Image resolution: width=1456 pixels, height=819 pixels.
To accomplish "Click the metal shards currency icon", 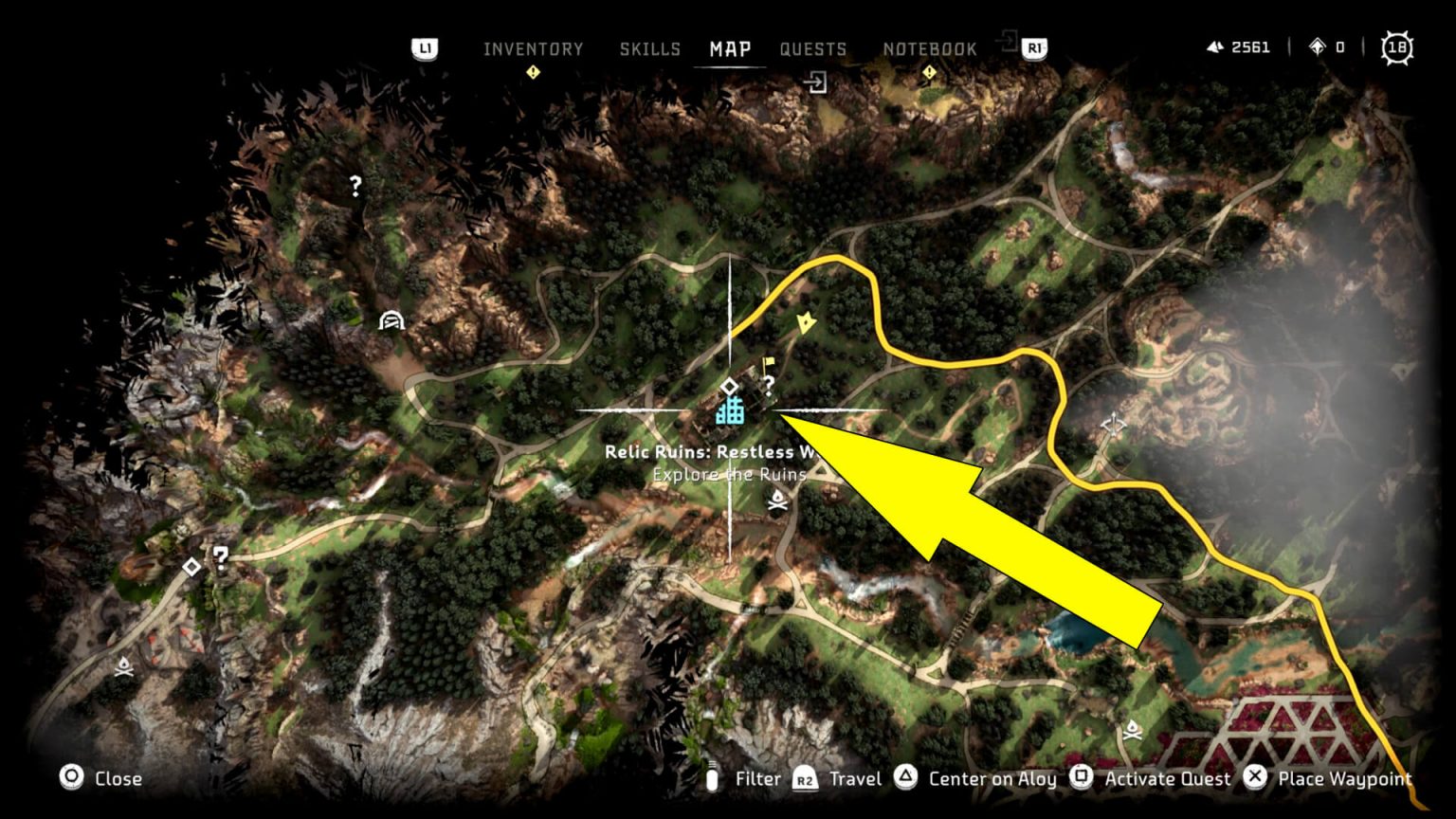I will coord(1216,46).
